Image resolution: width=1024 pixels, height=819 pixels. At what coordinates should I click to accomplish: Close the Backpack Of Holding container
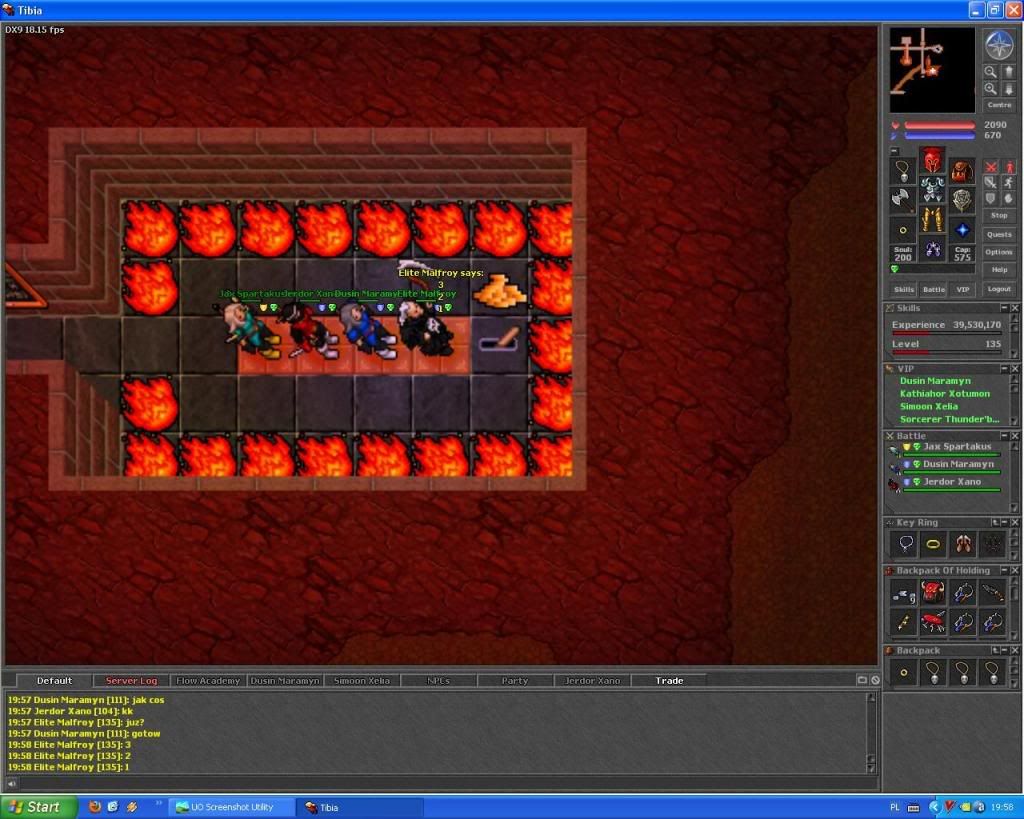point(1015,571)
